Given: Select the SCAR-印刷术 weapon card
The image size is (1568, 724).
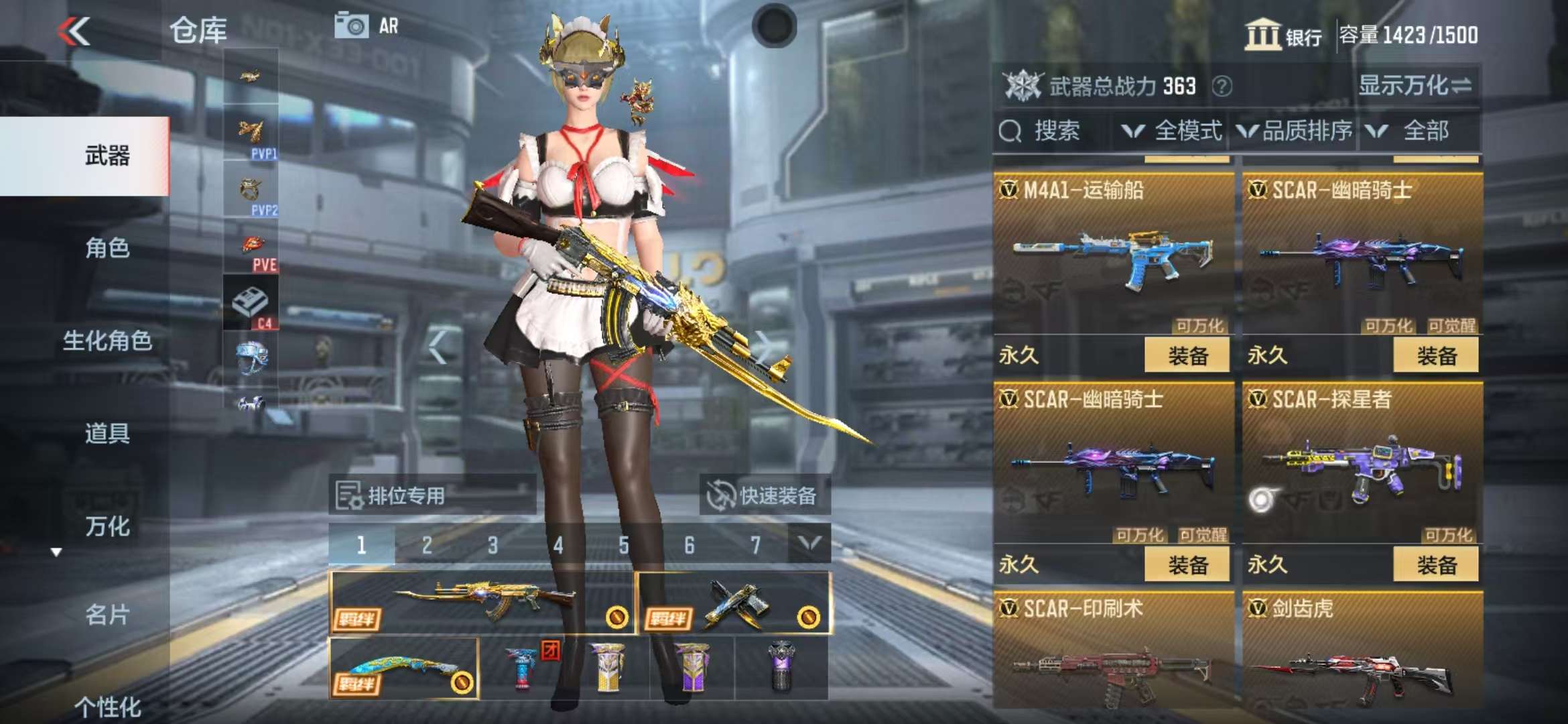Looking at the screenshot, I should 1113,650.
